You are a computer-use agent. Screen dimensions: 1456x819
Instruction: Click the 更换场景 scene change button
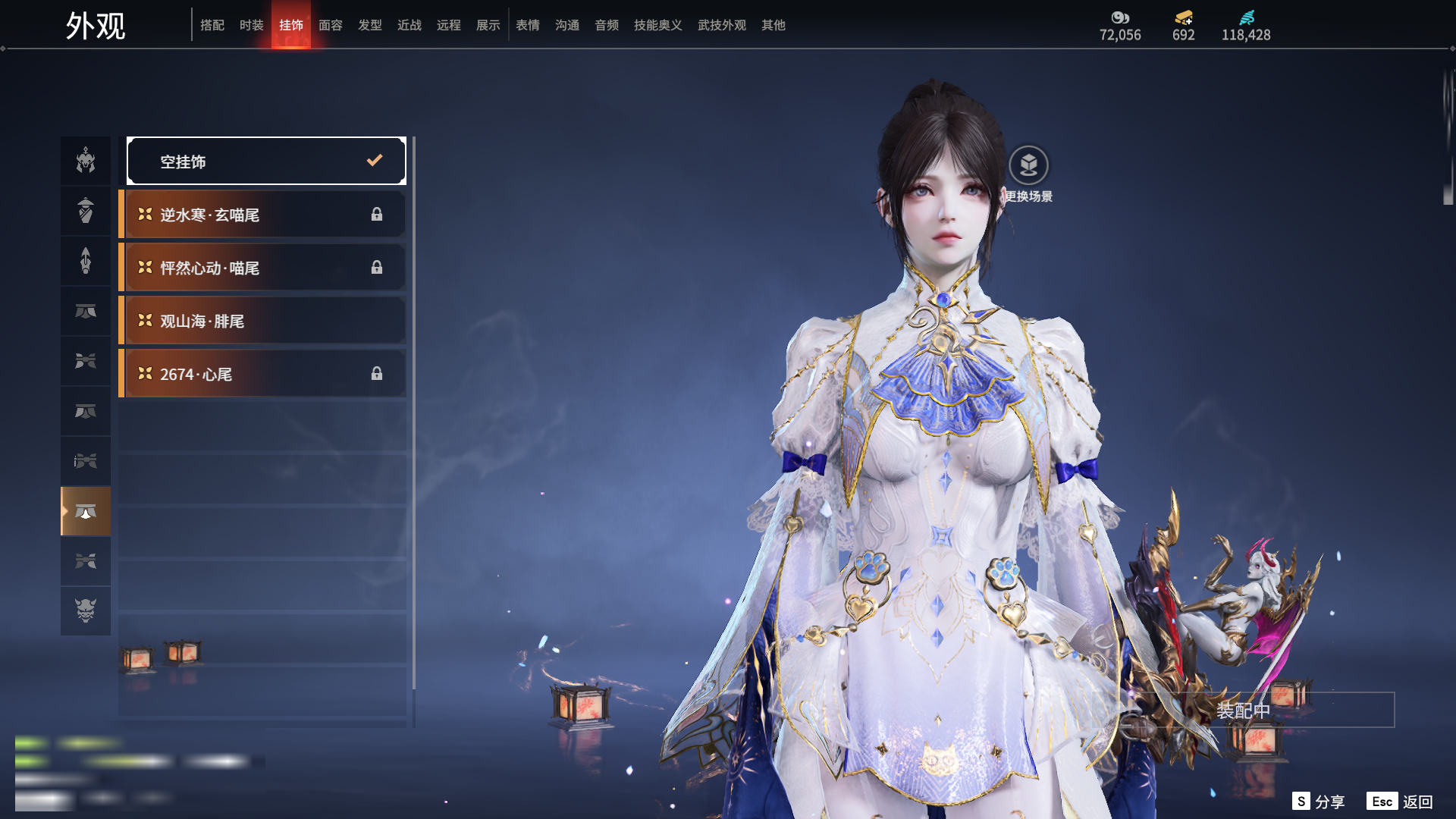coord(1028,166)
